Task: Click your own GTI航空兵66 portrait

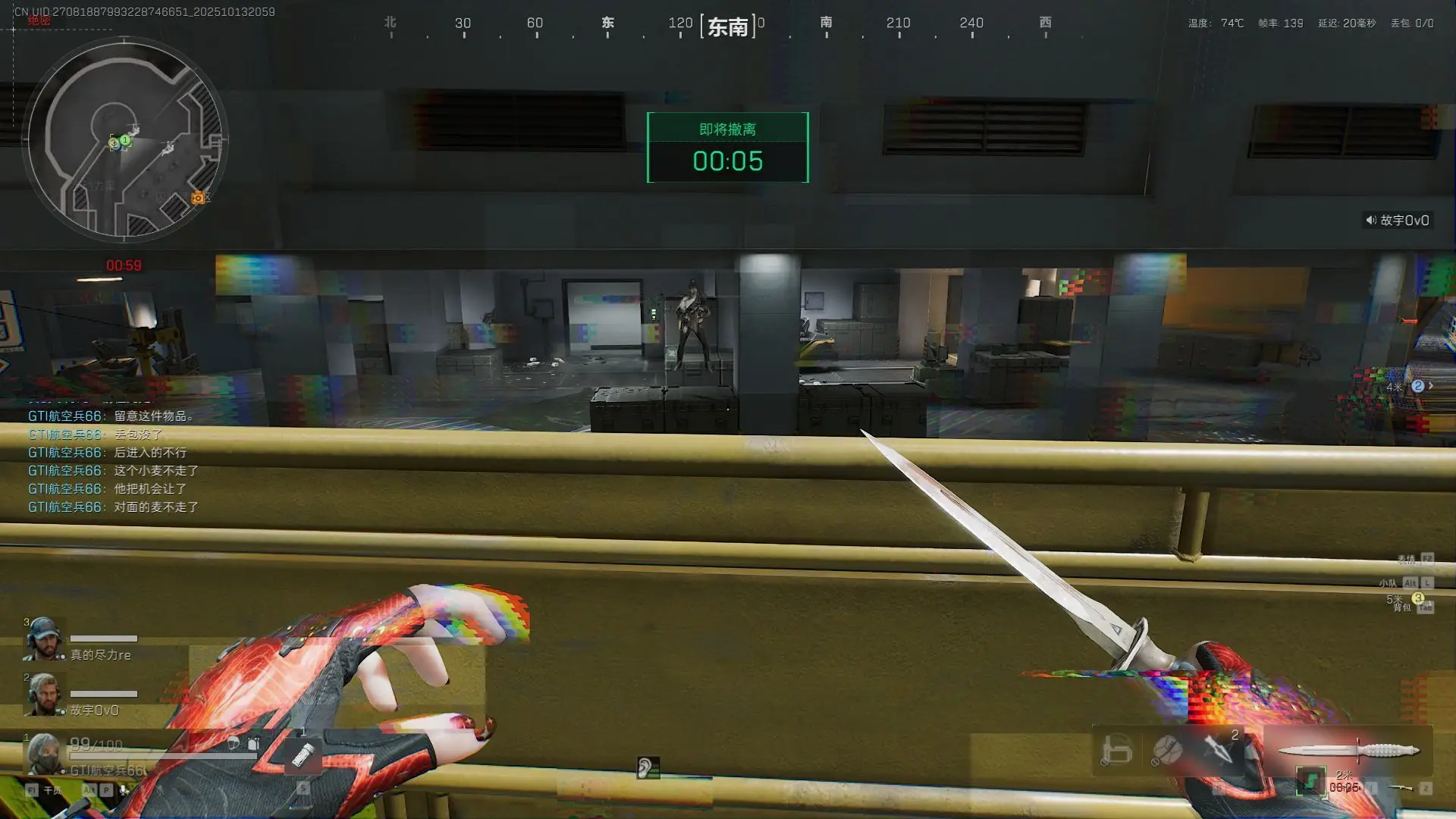Action: [x=44, y=752]
